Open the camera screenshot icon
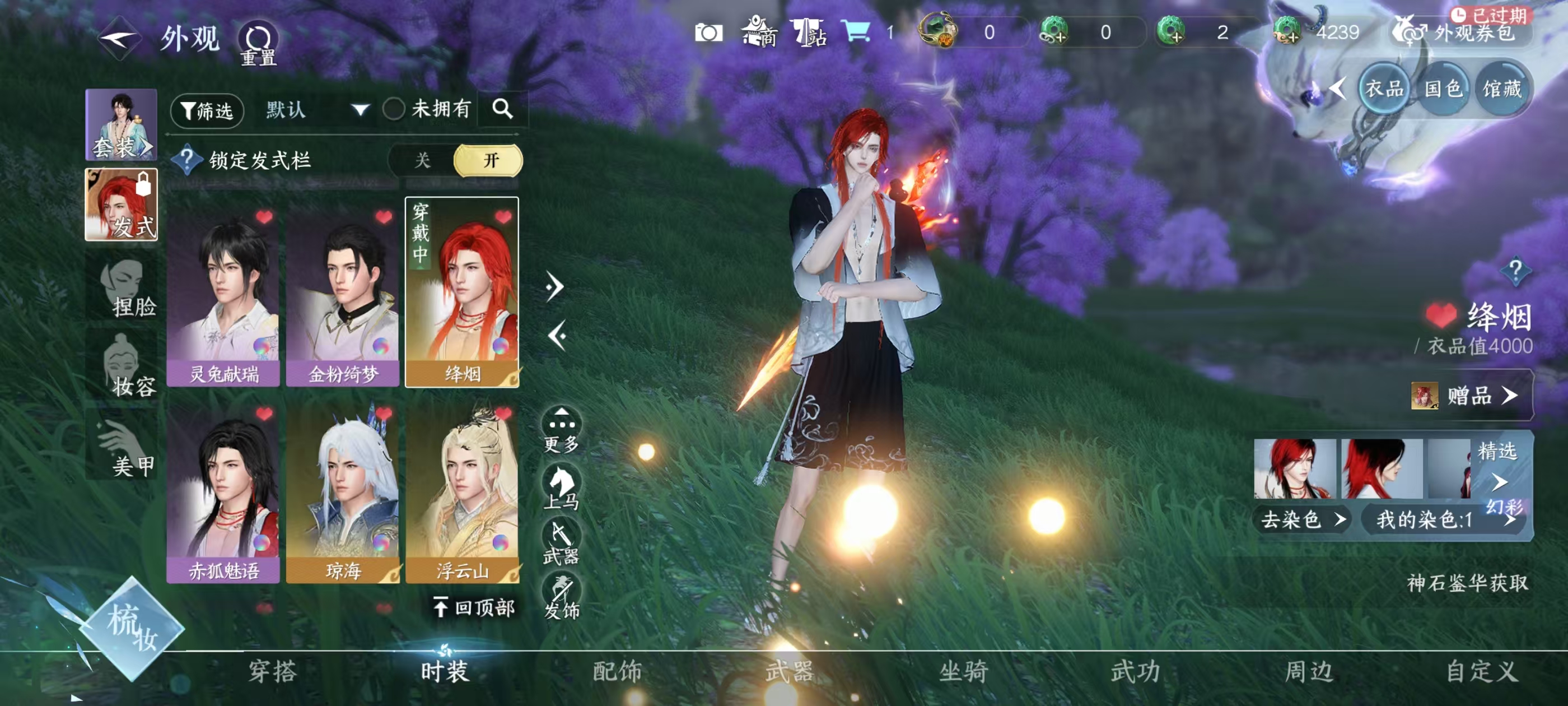 pos(708,33)
